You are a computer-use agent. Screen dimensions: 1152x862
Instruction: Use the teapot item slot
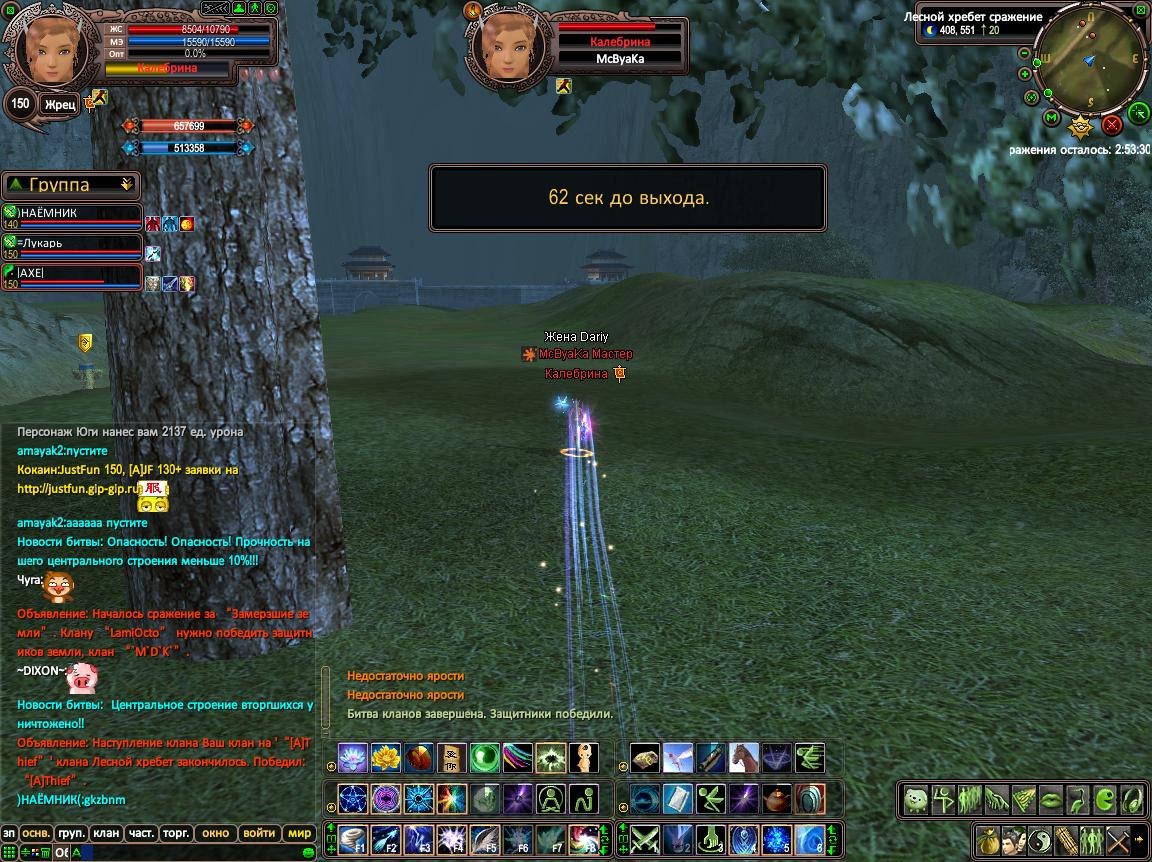[775, 798]
